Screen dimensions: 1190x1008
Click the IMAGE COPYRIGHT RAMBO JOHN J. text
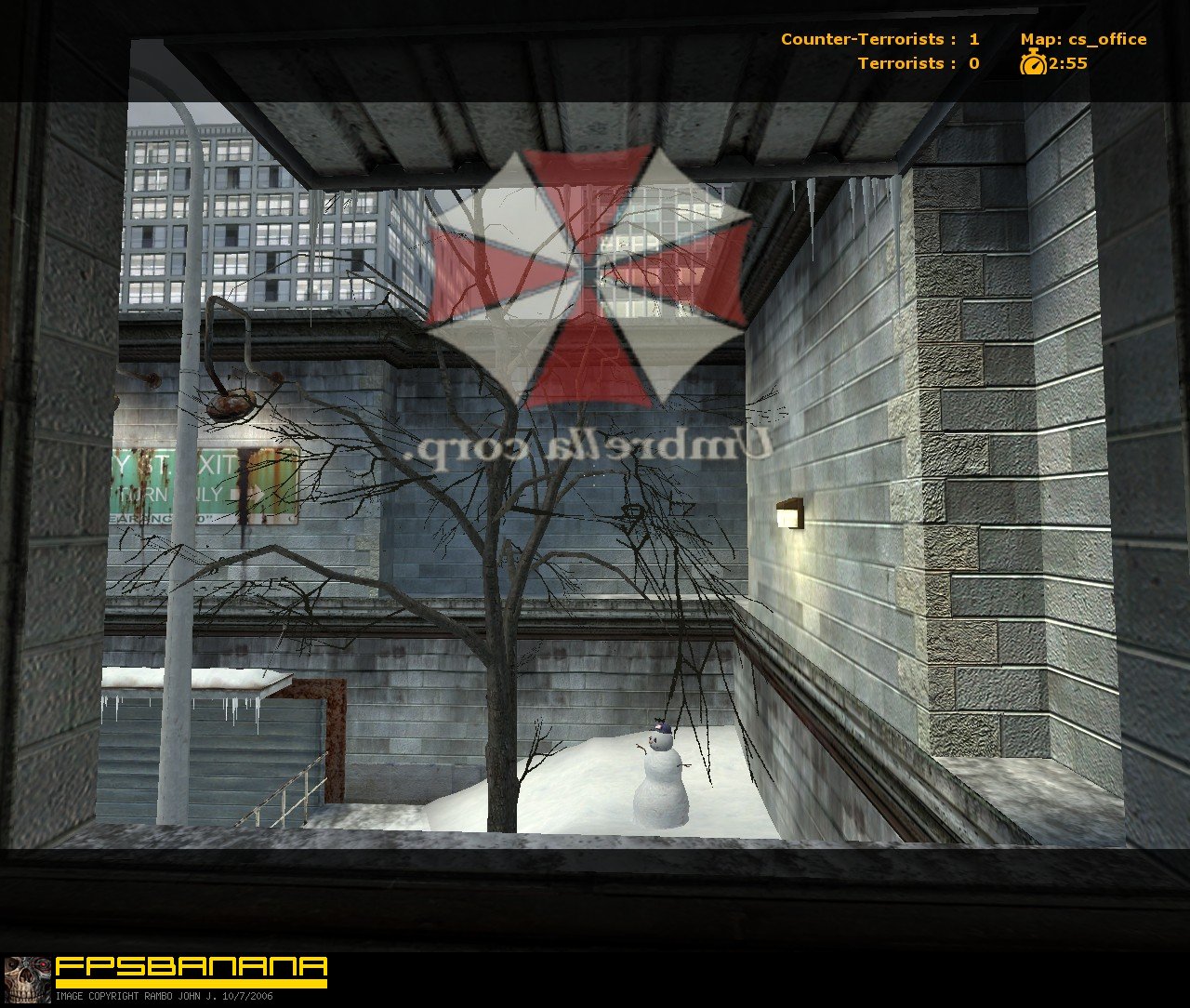tap(167, 995)
